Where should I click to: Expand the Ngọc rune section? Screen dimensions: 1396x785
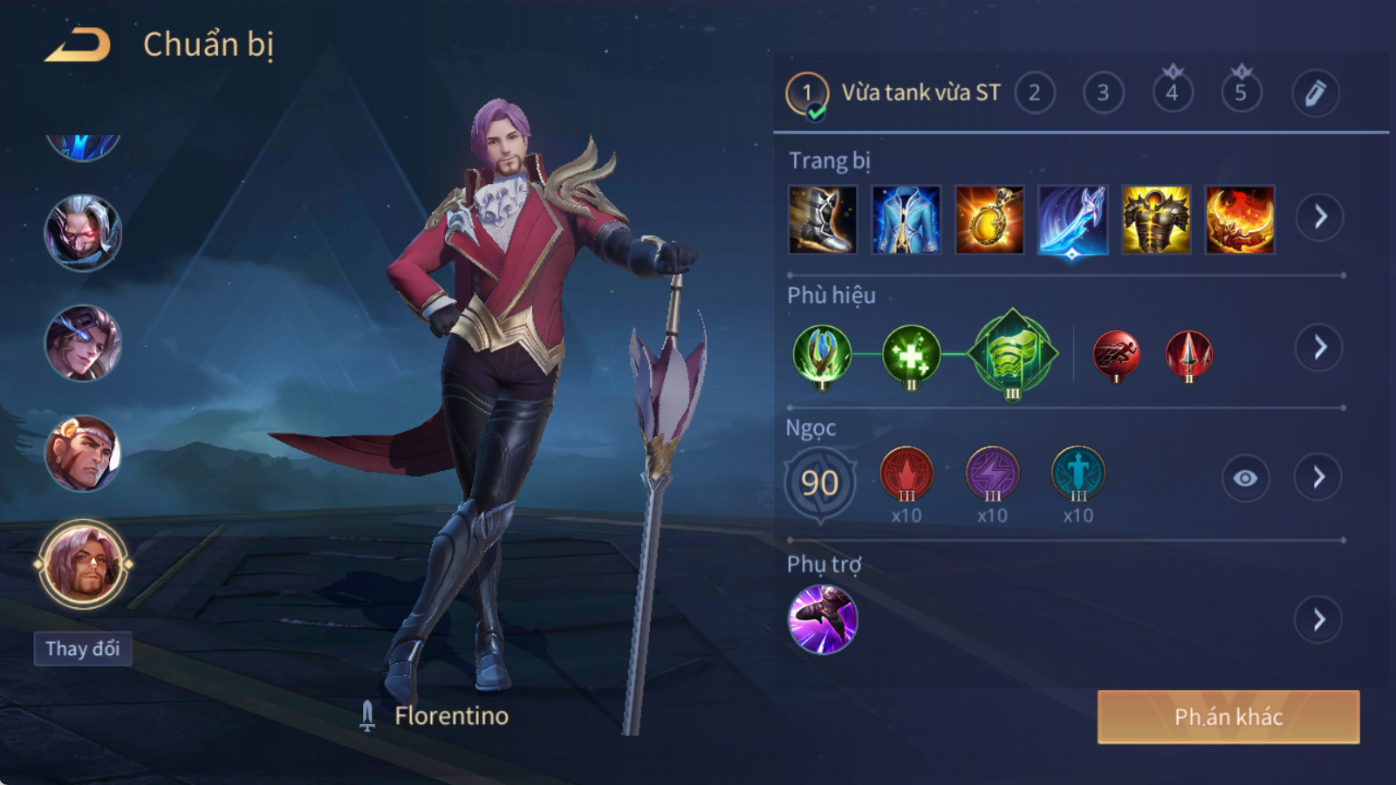pos(1319,478)
